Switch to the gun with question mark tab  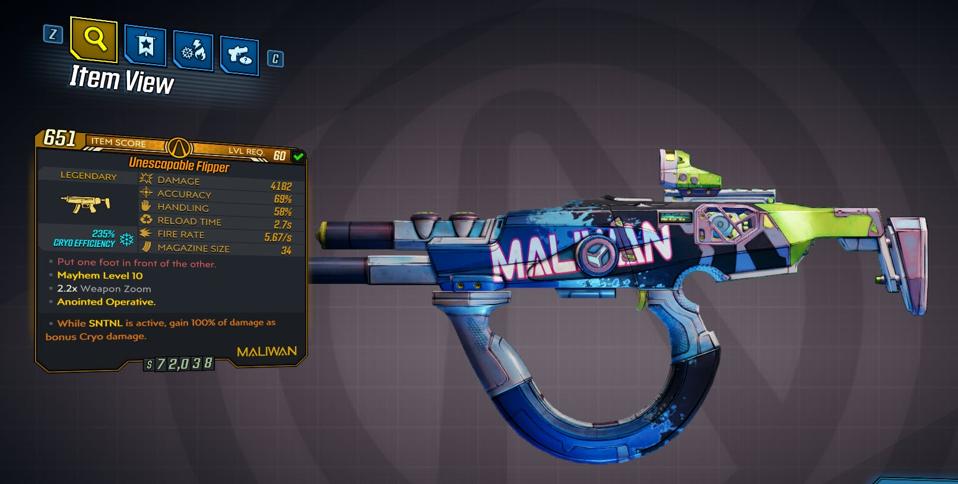pyautogui.click(x=239, y=56)
